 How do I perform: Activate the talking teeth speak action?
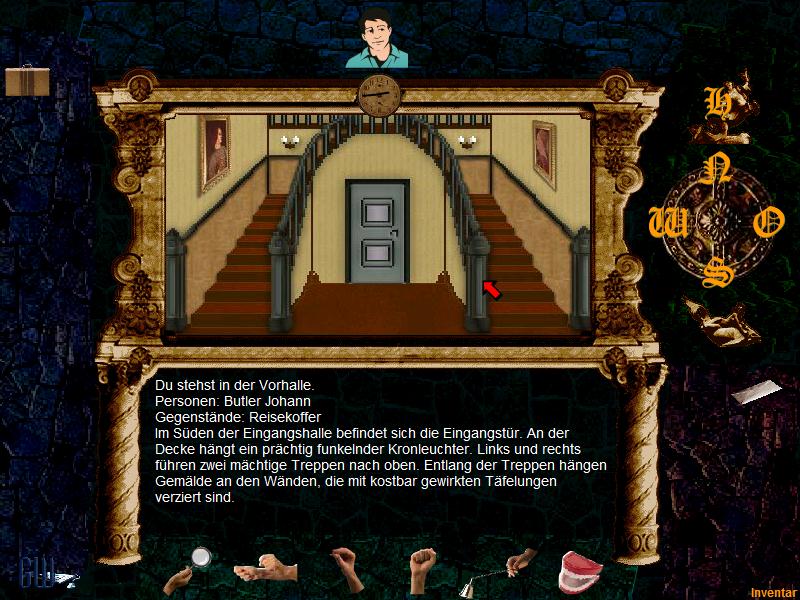(x=579, y=570)
